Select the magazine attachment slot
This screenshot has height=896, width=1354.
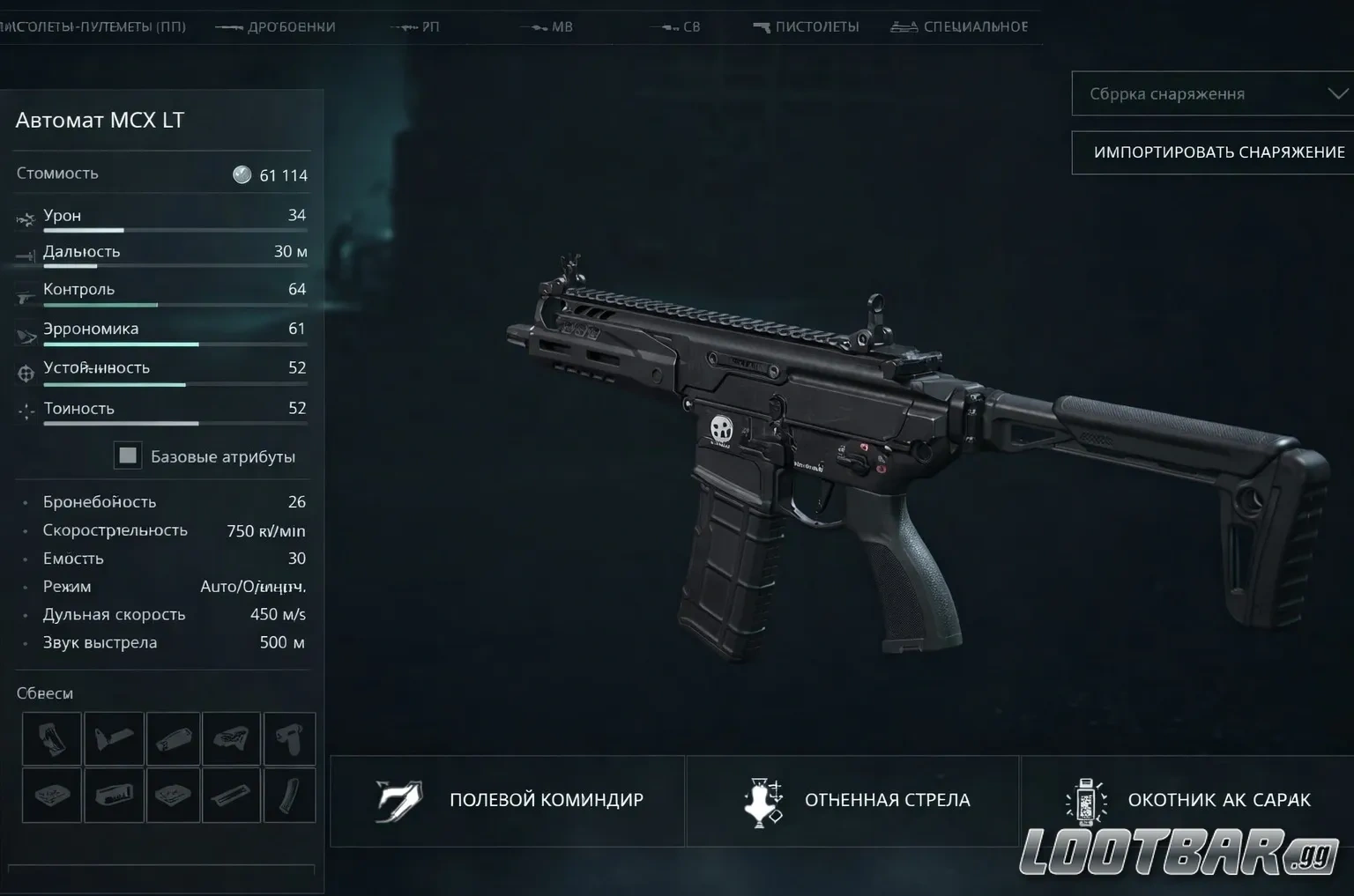(289, 795)
